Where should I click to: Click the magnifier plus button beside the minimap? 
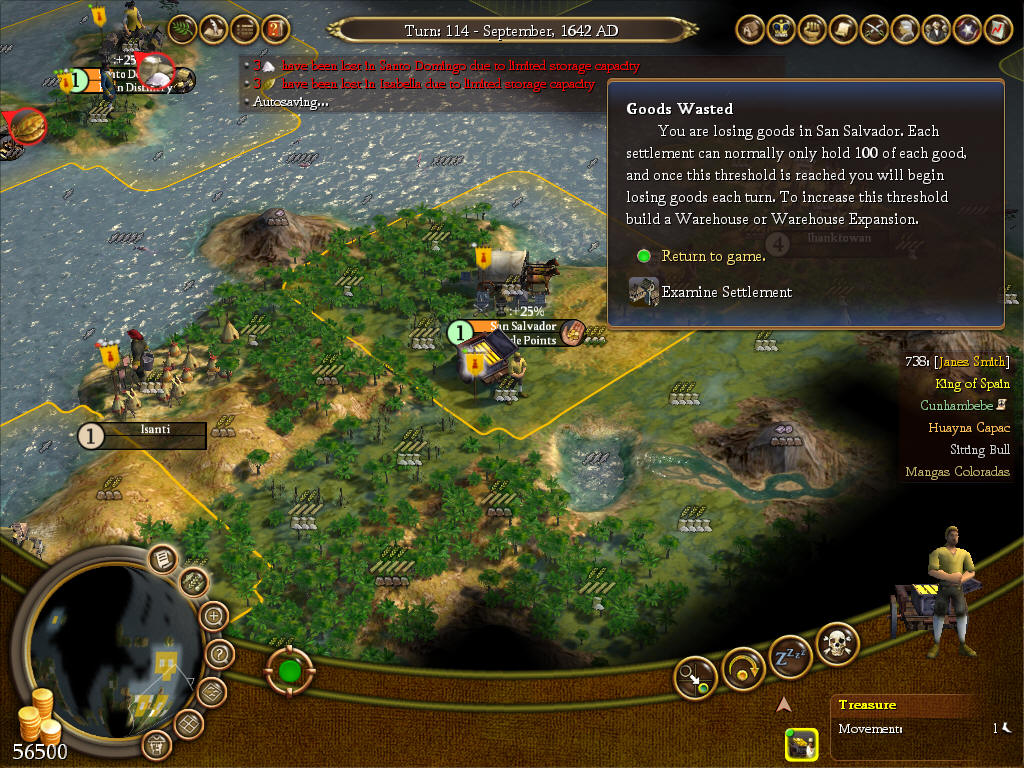tap(213, 616)
